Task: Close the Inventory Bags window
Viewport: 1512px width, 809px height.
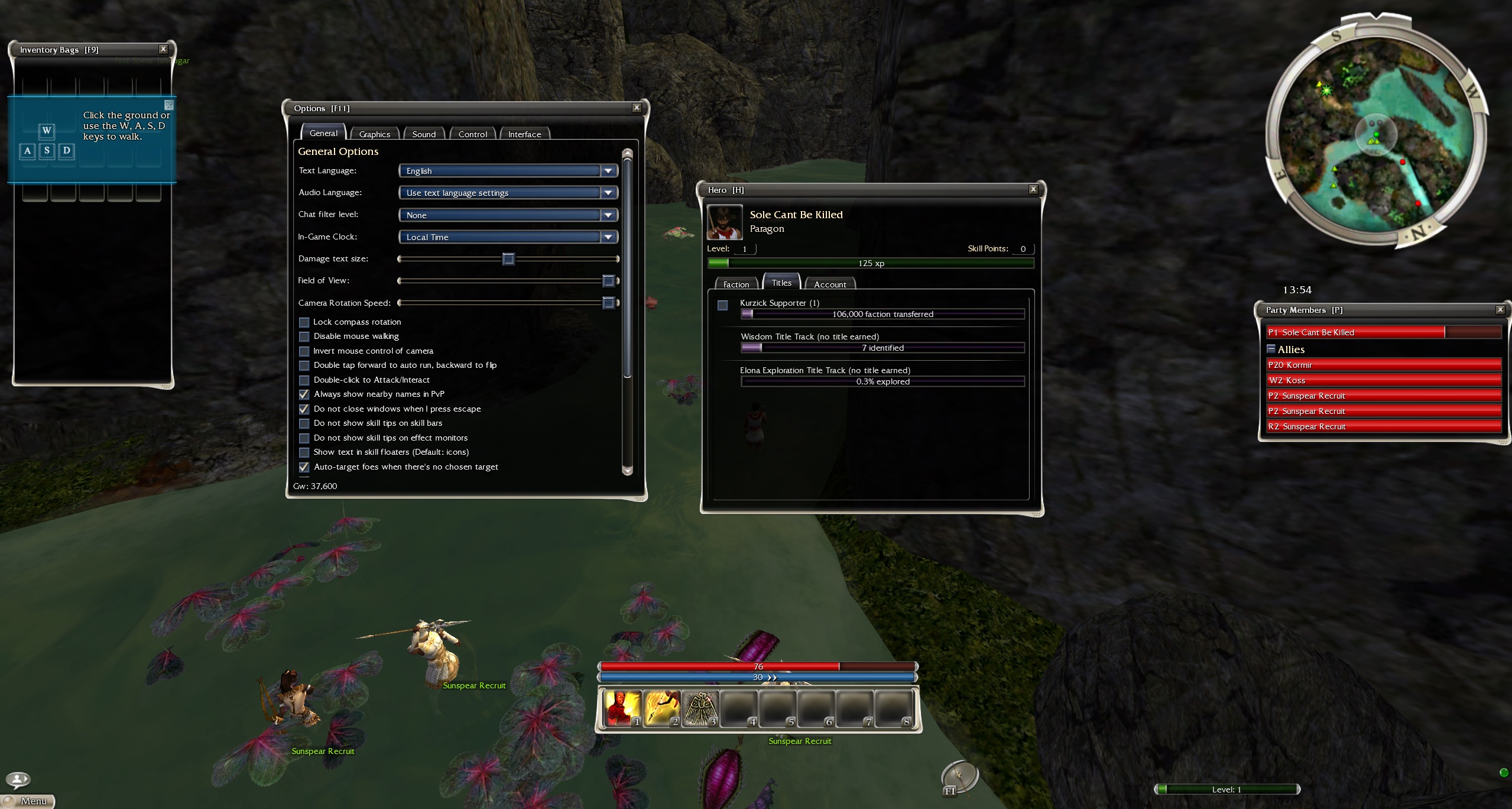Action: click(163, 49)
